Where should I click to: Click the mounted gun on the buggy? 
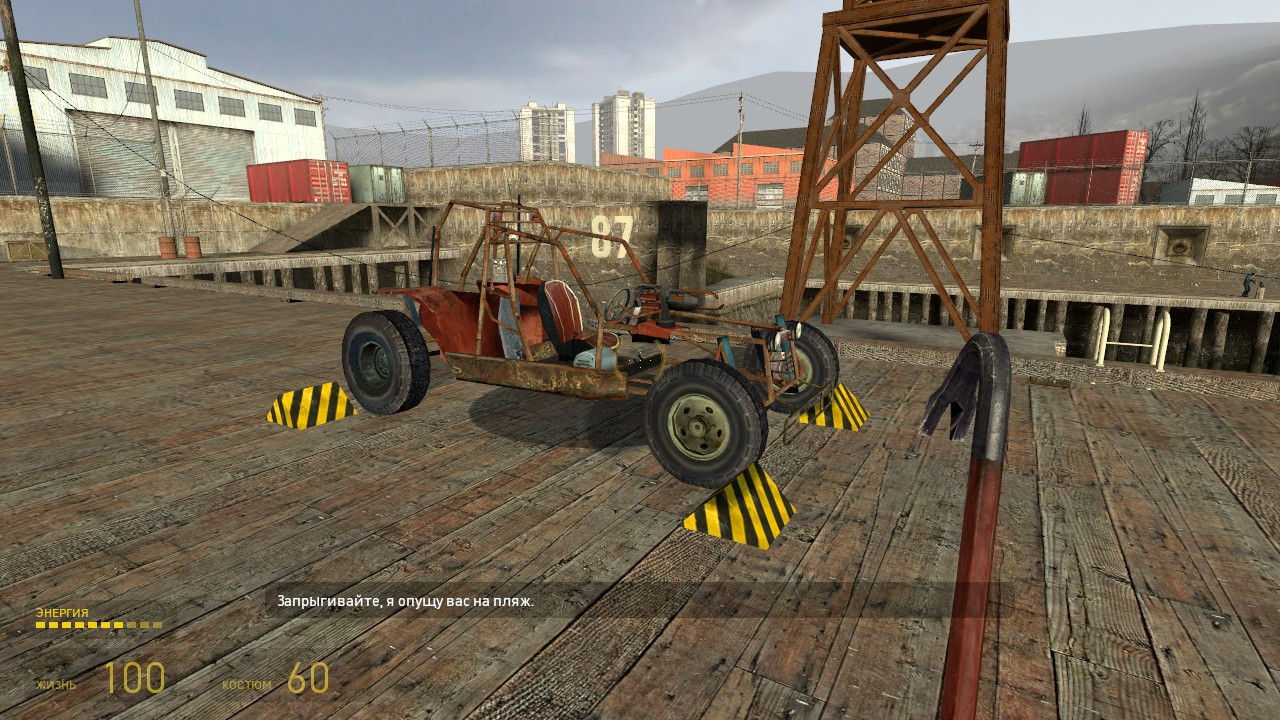(x=688, y=300)
